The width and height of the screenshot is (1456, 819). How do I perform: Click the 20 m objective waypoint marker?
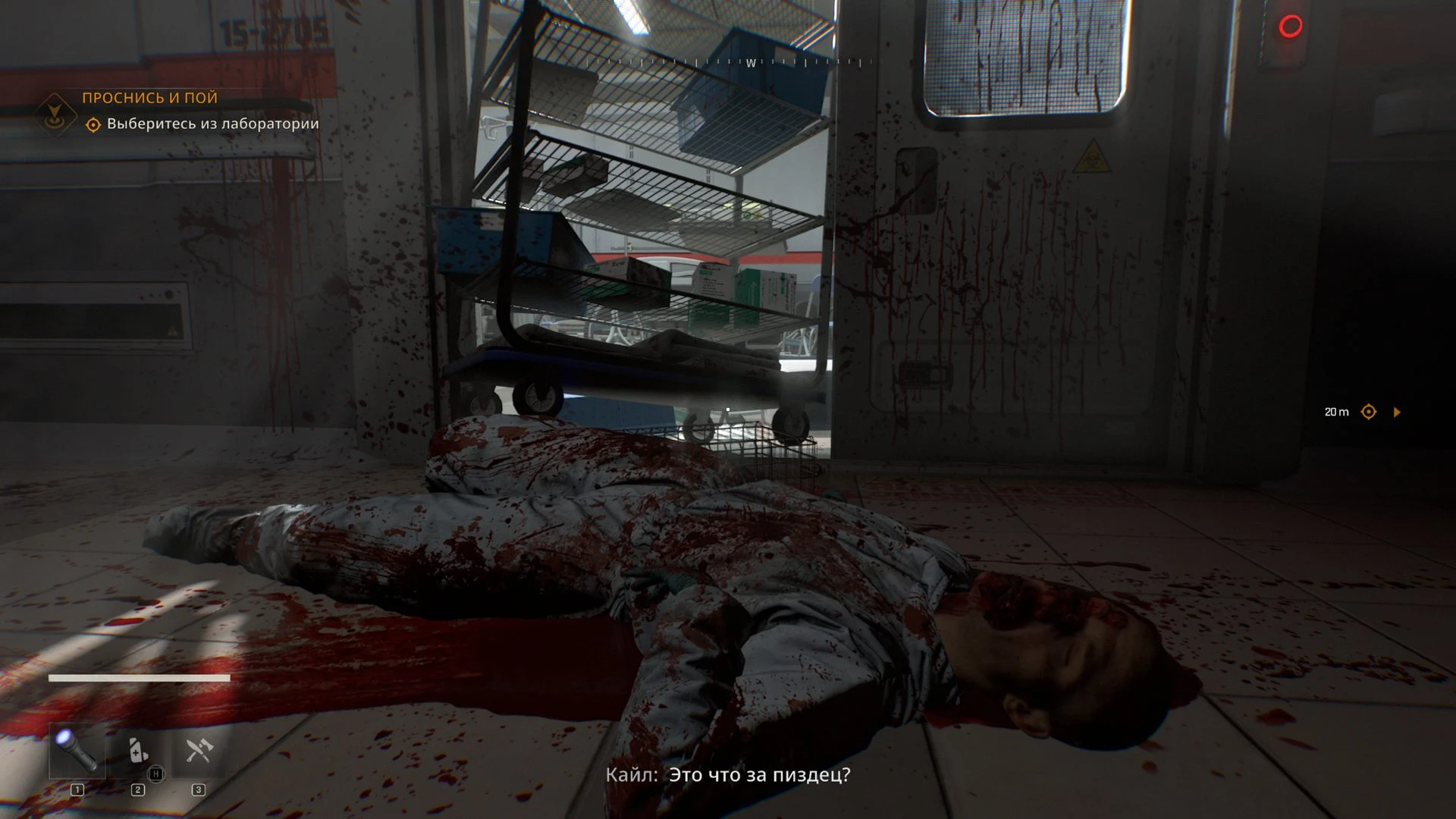[x=1369, y=412]
